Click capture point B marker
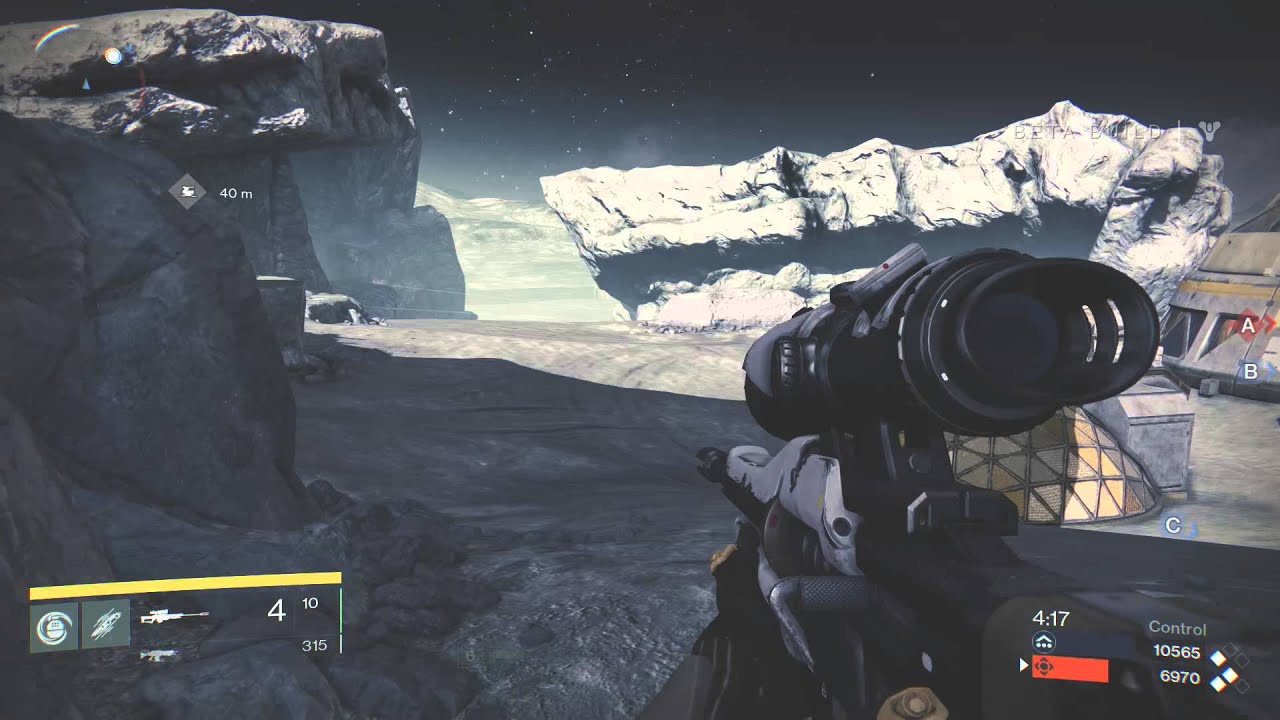 click(1249, 371)
